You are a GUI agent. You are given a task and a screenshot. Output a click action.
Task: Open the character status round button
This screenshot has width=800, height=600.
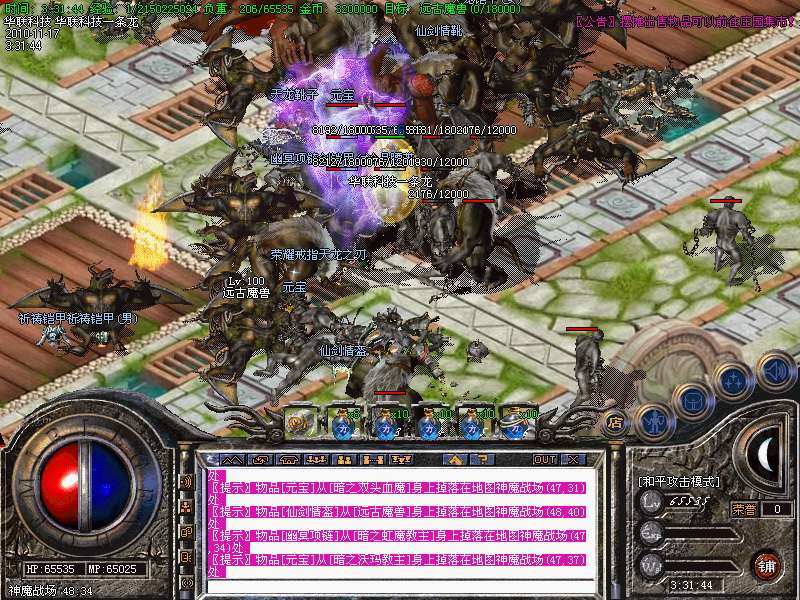tap(652, 420)
